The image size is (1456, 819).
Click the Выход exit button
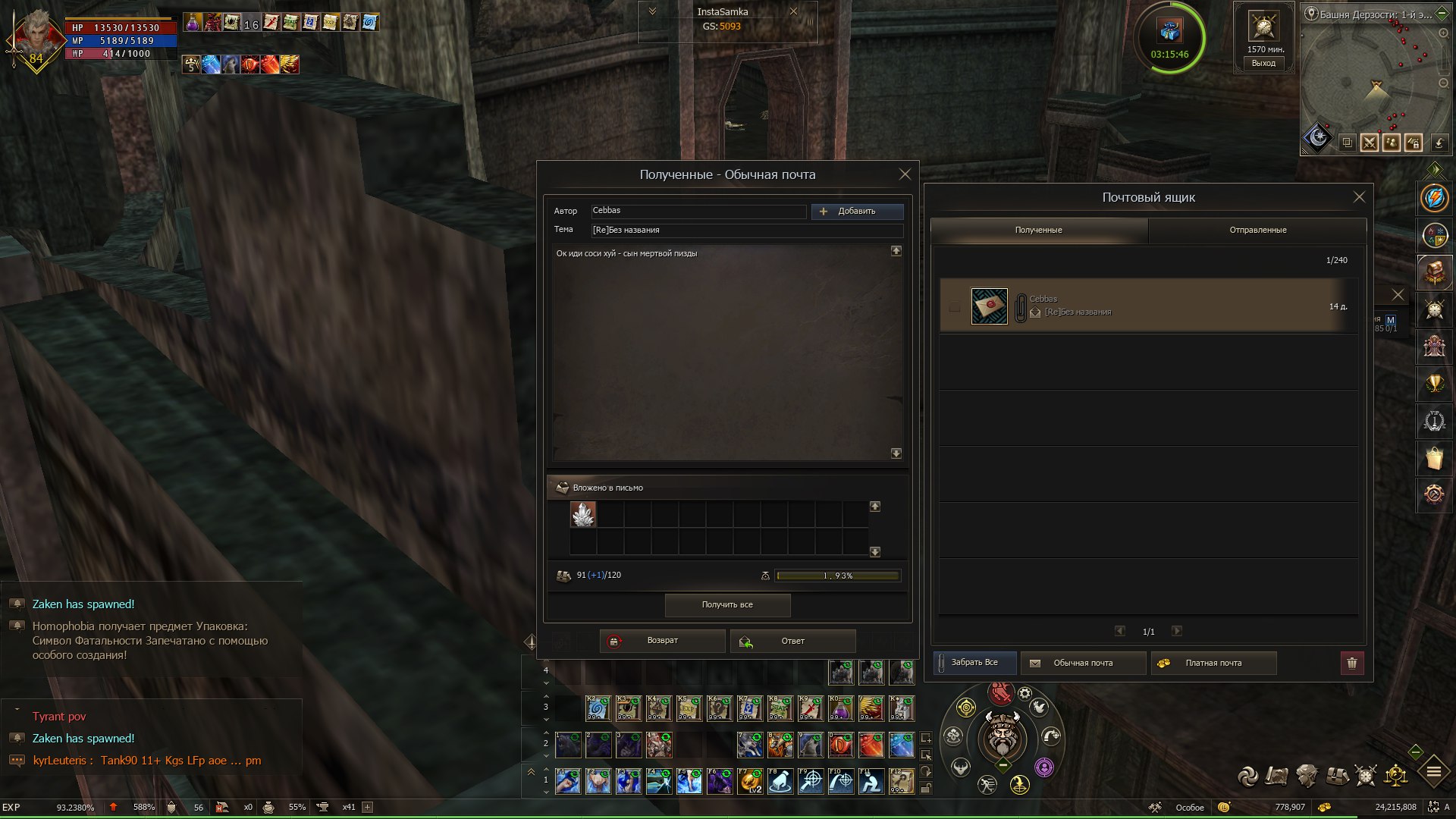click(x=1263, y=64)
